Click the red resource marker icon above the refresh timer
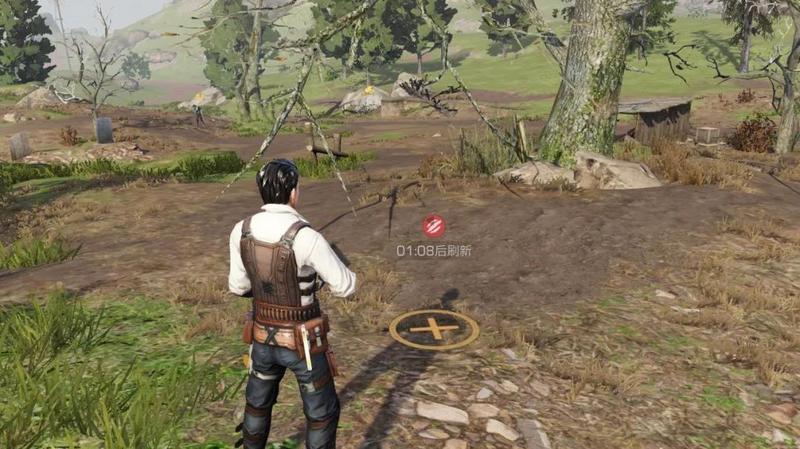This screenshot has width=800, height=449. click(433, 226)
